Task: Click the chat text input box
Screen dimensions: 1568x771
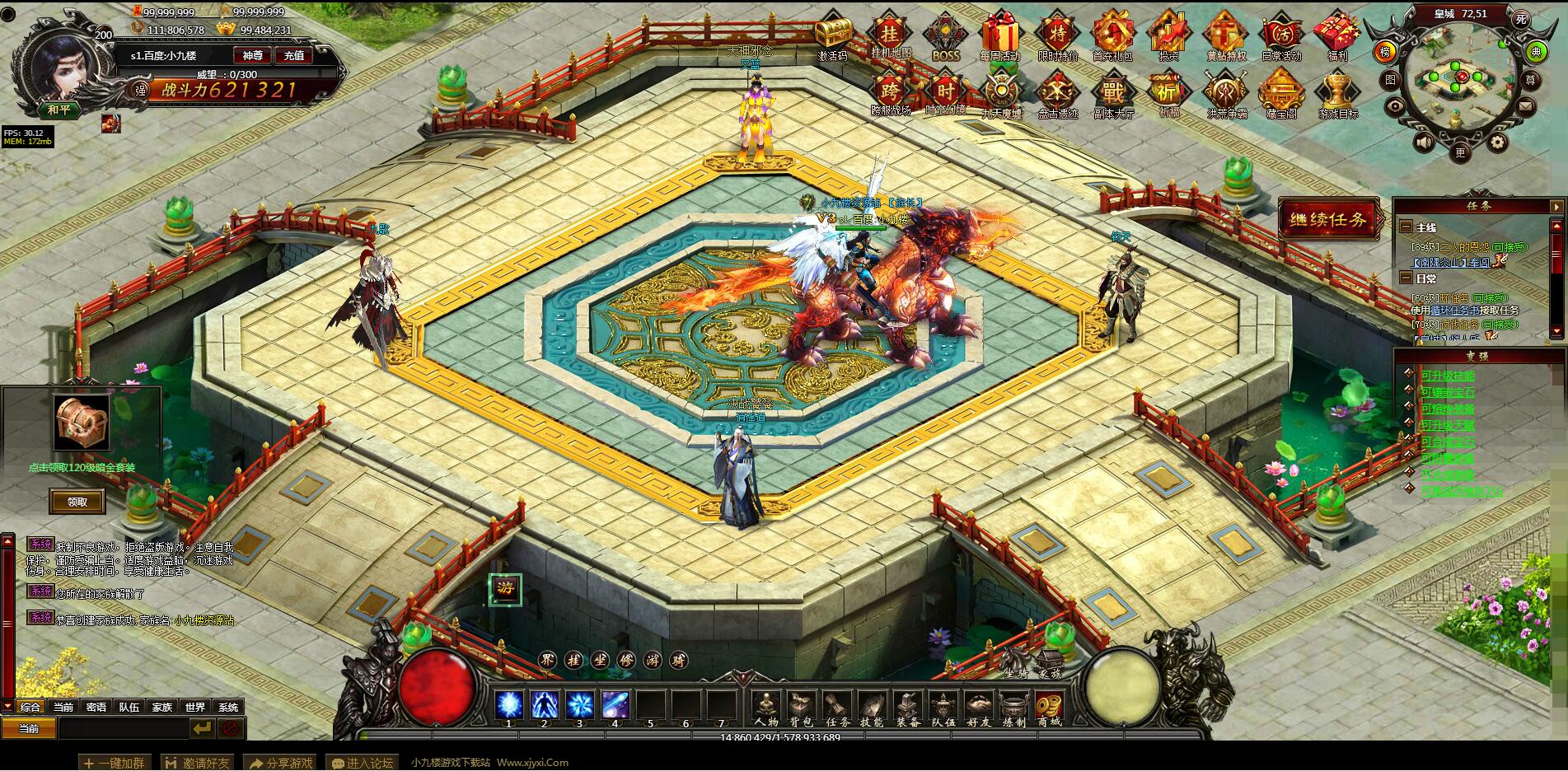Action: [122, 728]
